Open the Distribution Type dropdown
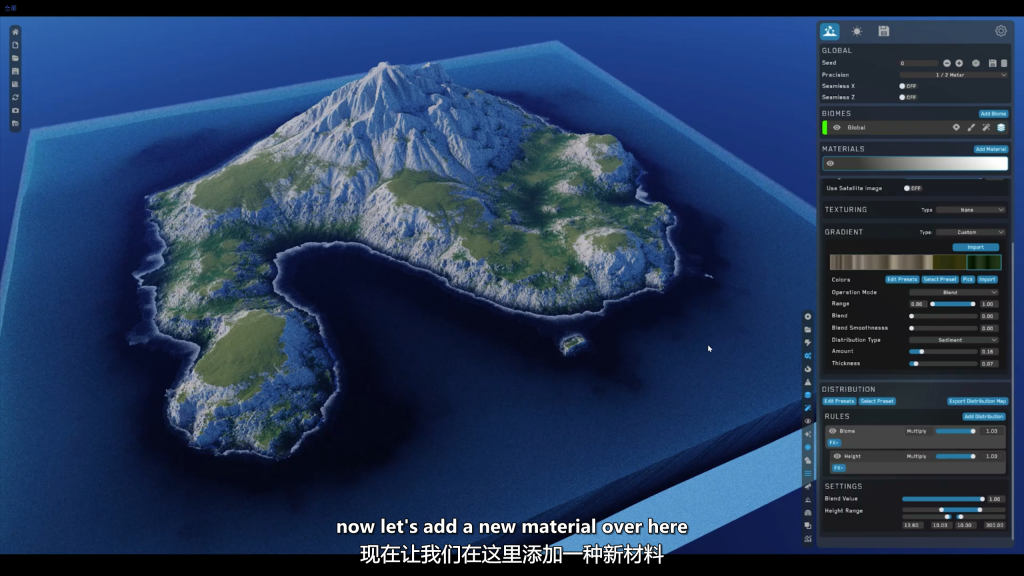 tap(953, 340)
